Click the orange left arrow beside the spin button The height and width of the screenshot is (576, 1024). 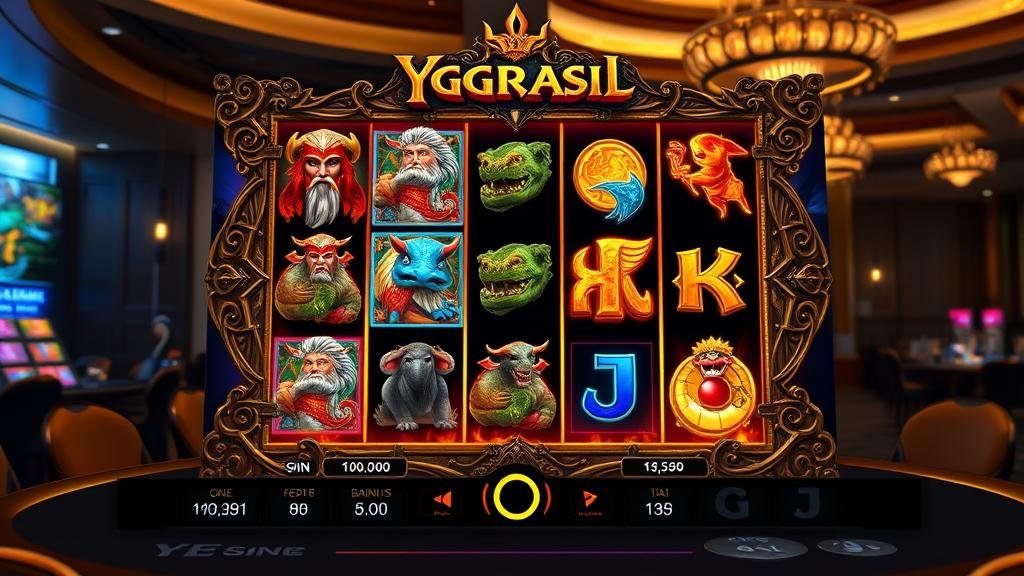tap(445, 499)
